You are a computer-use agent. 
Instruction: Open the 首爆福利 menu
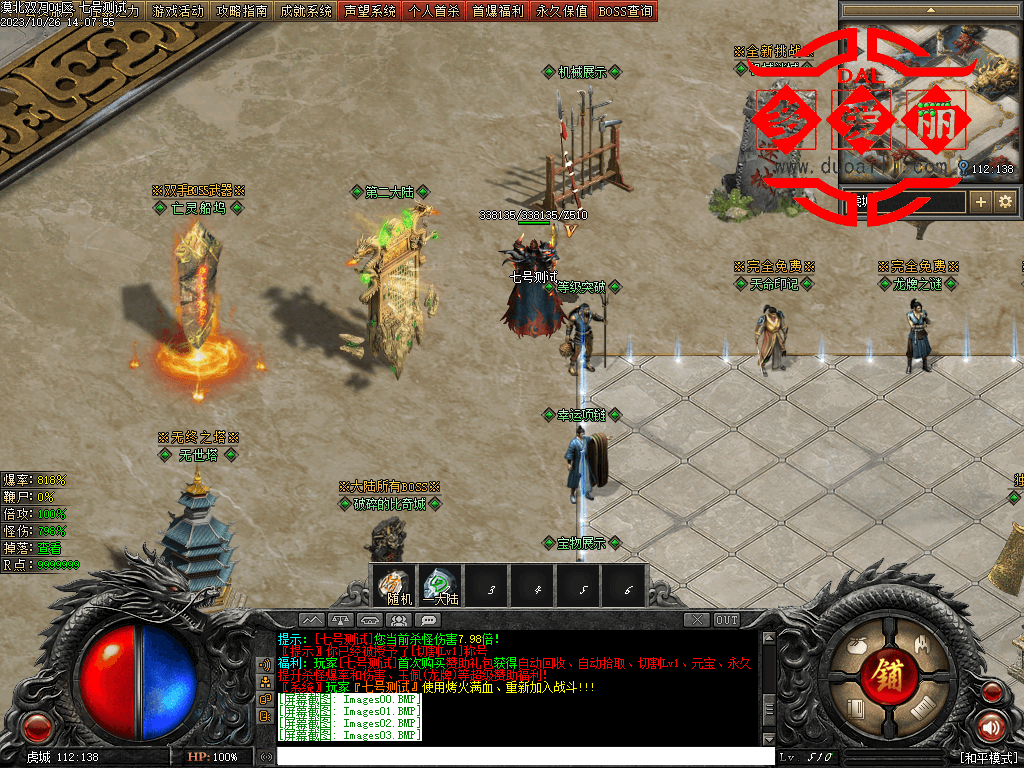point(498,12)
